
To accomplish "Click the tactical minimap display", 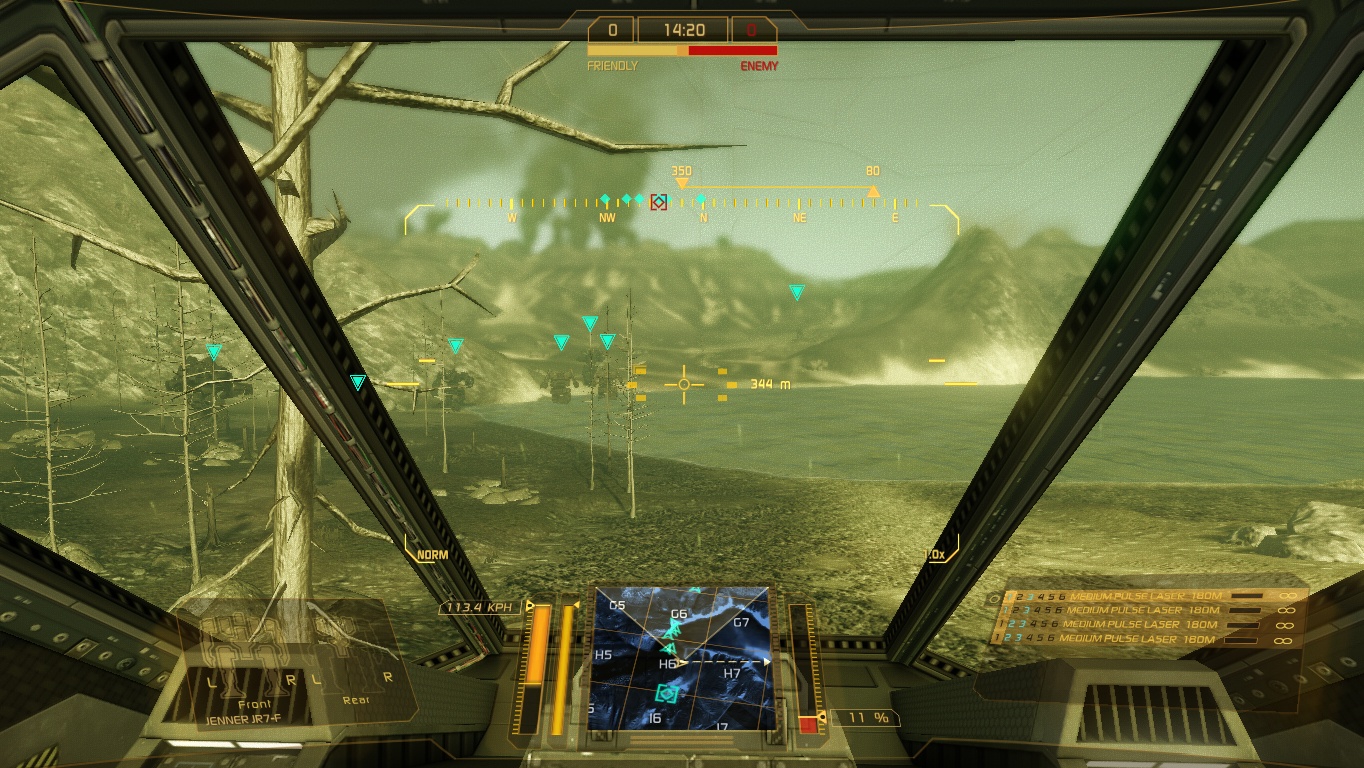I will (x=682, y=657).
